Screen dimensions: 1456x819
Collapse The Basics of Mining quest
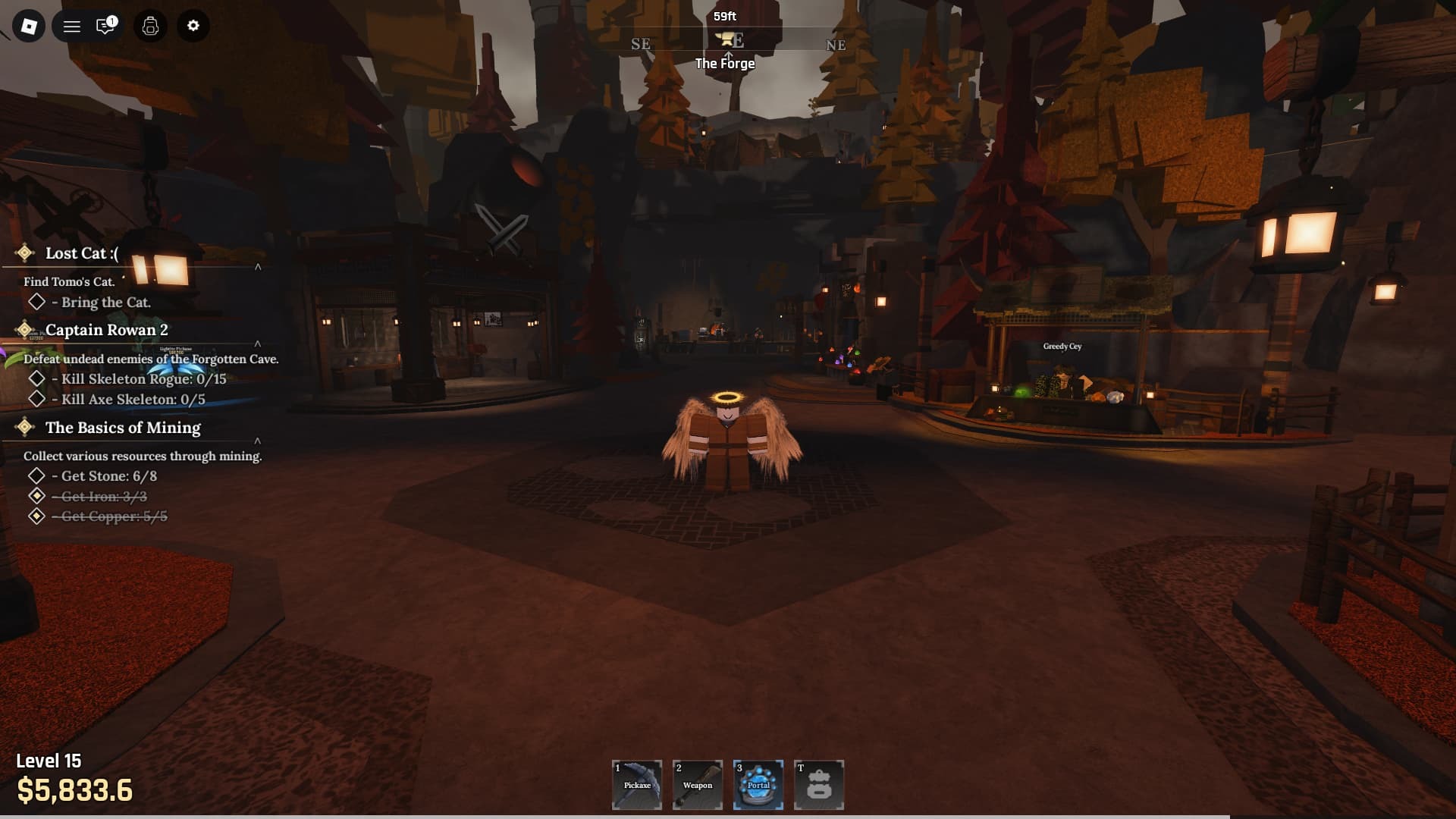(x=259, y=441)
